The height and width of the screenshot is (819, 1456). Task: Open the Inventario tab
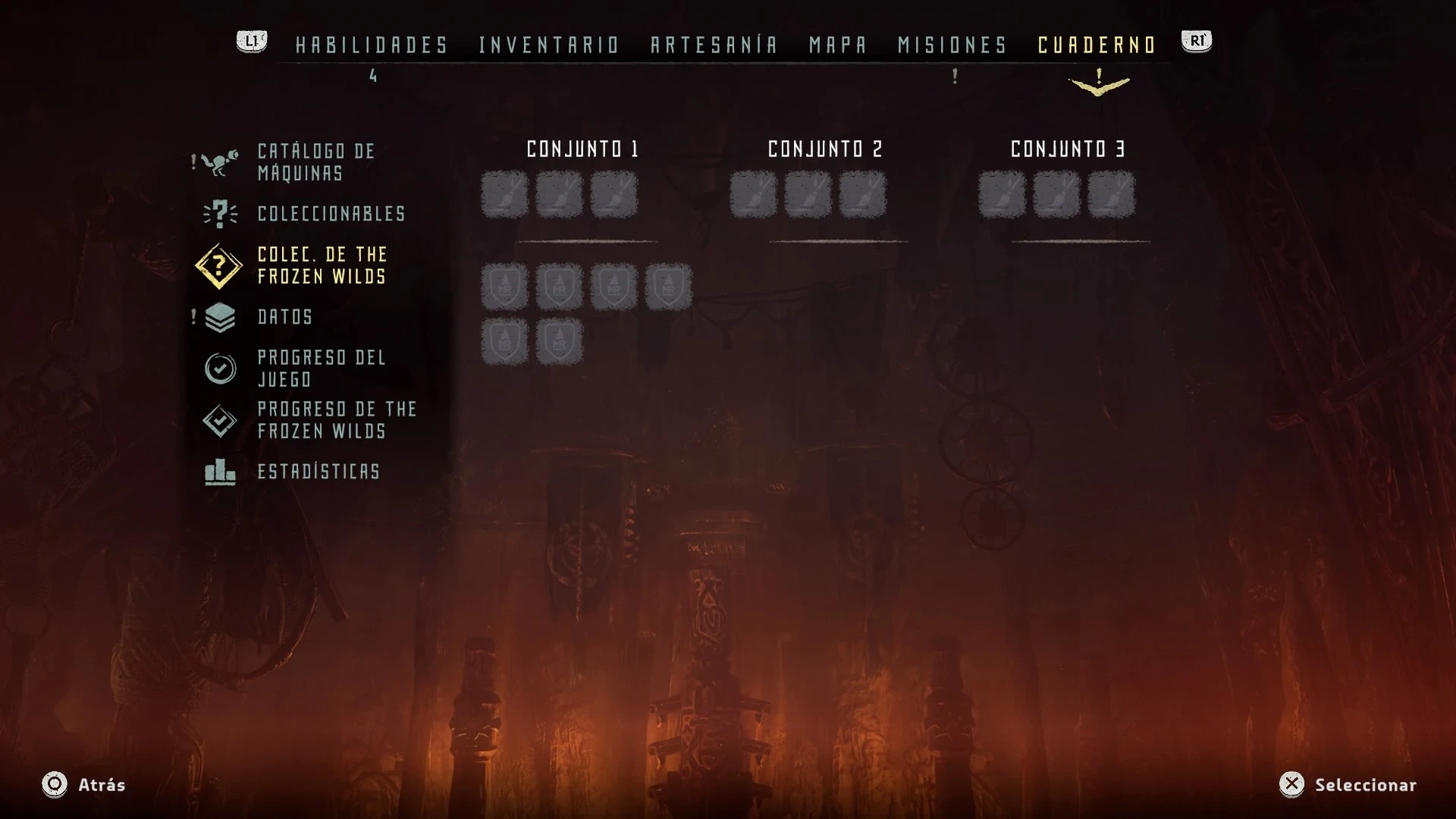[x=549, y=45]
